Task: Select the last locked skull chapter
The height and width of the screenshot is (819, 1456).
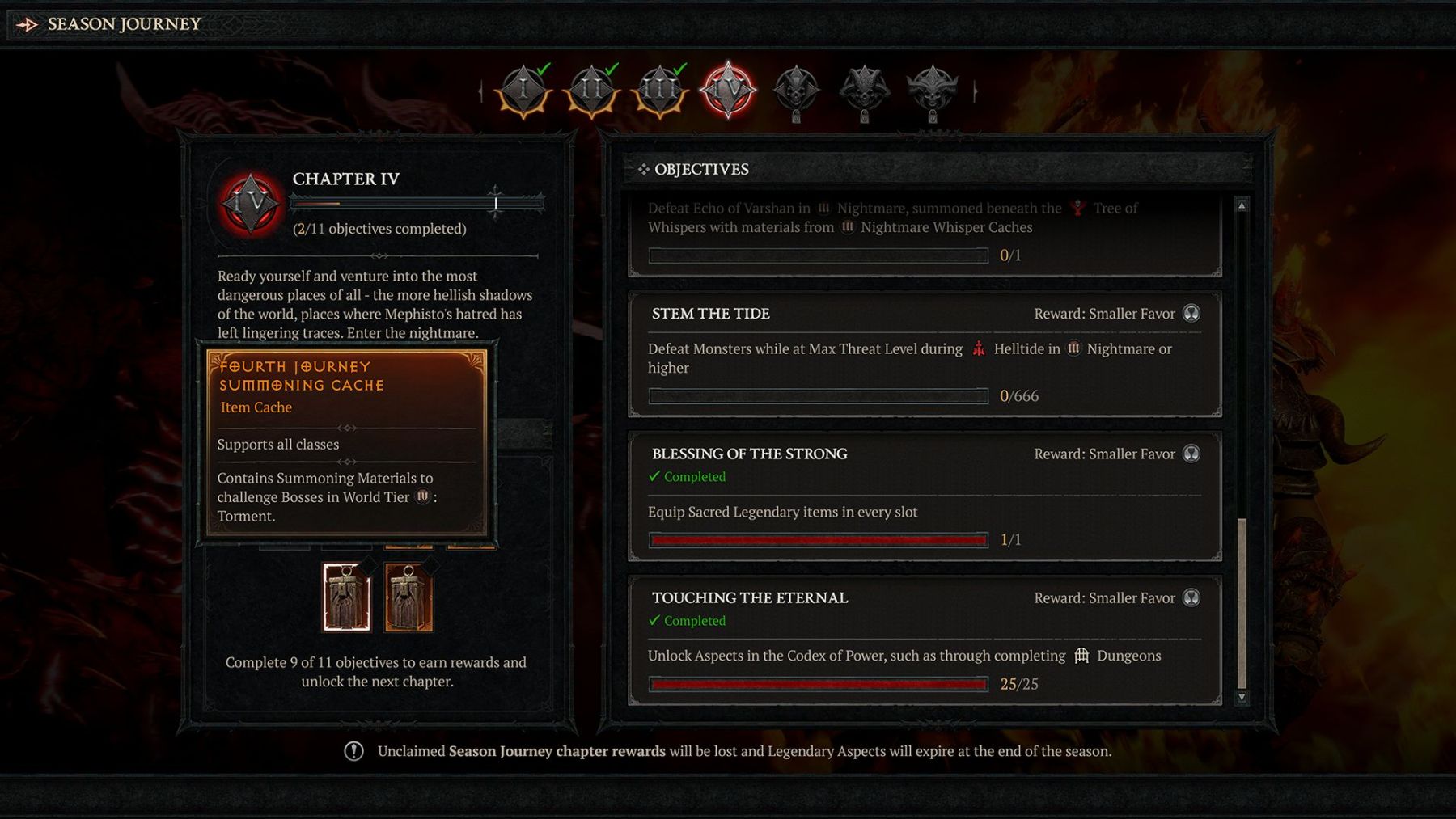Action: click(932, 91)
